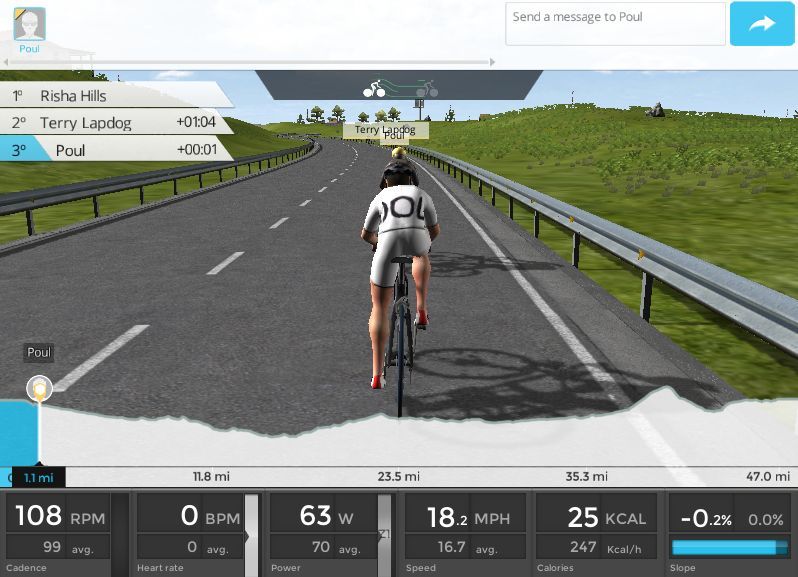Send the chat message with arrow button
The height and width of the screenshot is (577, 798).
(x=761, y=24)
